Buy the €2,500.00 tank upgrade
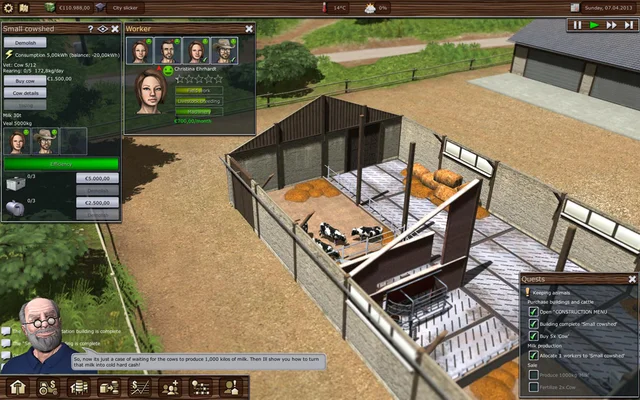640x400 pixels. (96, 202)
